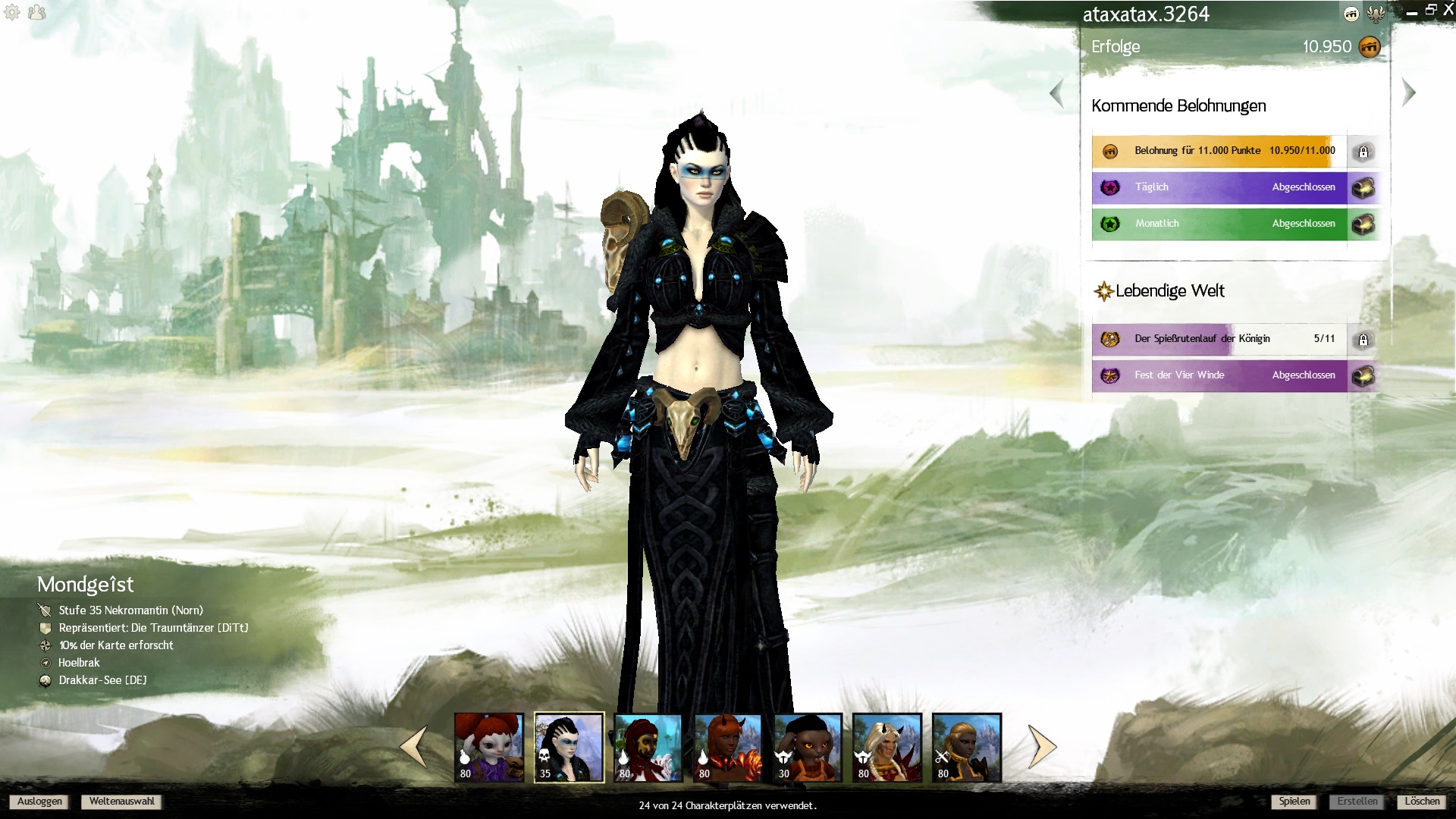The image size is (1456, 819).
Task: Select the red-haired level 80 character portrait
Action: 489,747
